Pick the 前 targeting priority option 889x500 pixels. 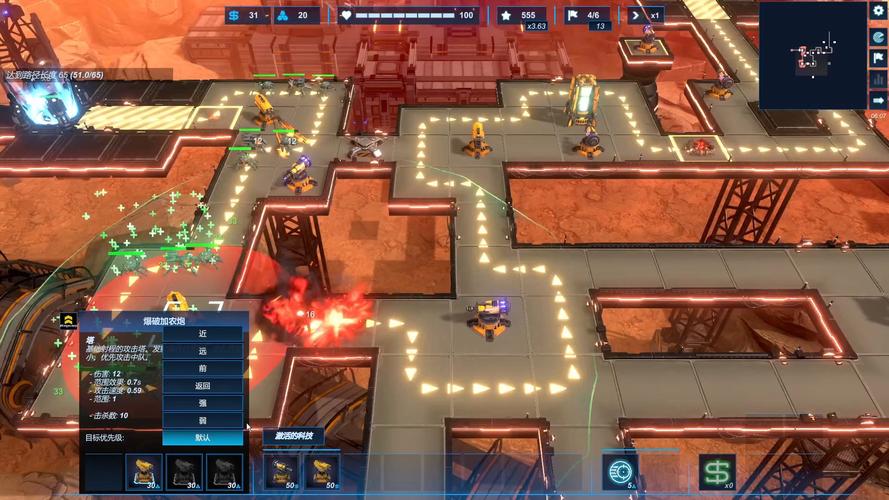pyautogui.click(x=203, y=368)
